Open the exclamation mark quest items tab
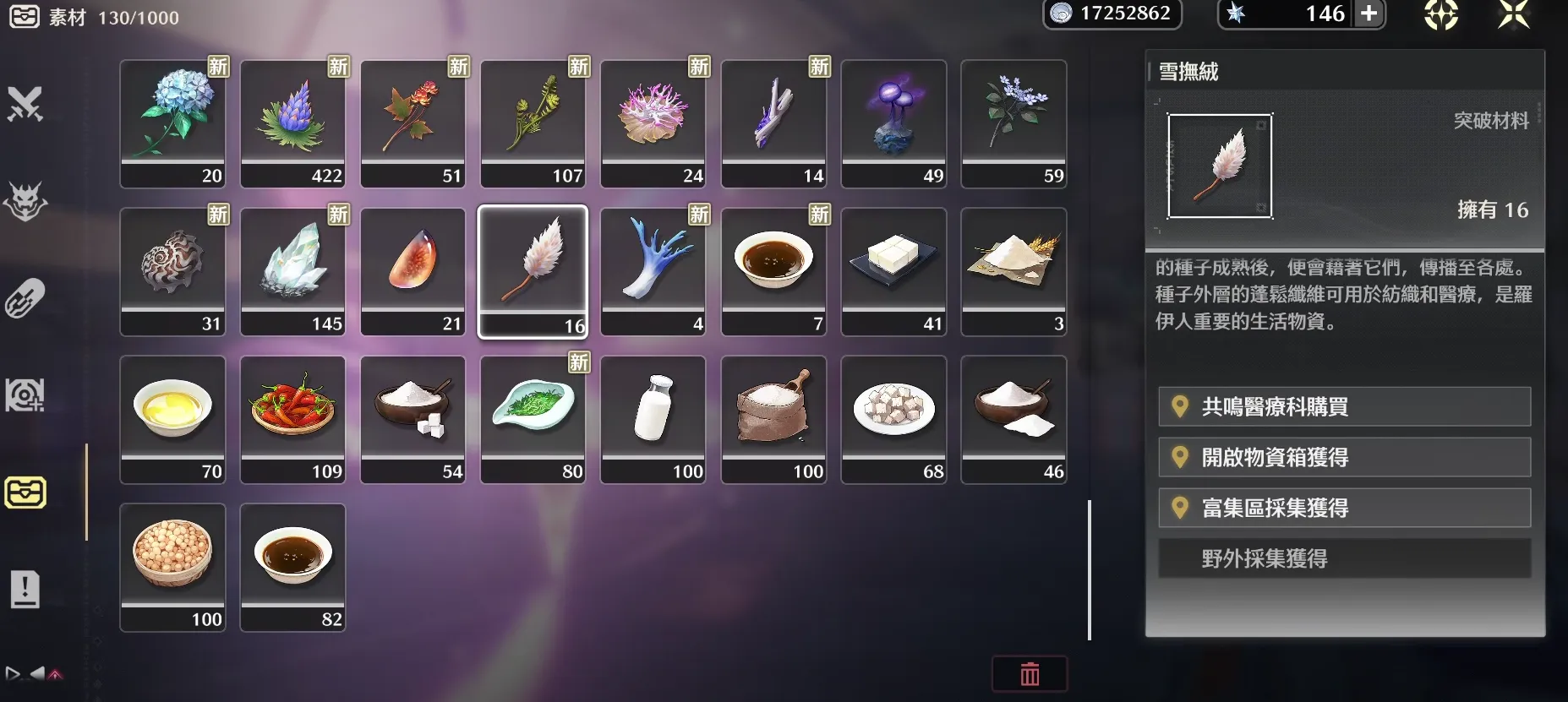 25,590
